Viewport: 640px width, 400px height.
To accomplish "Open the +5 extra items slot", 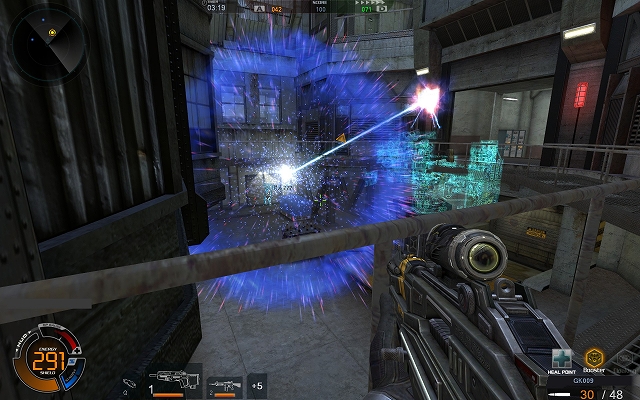I will 257,384.
